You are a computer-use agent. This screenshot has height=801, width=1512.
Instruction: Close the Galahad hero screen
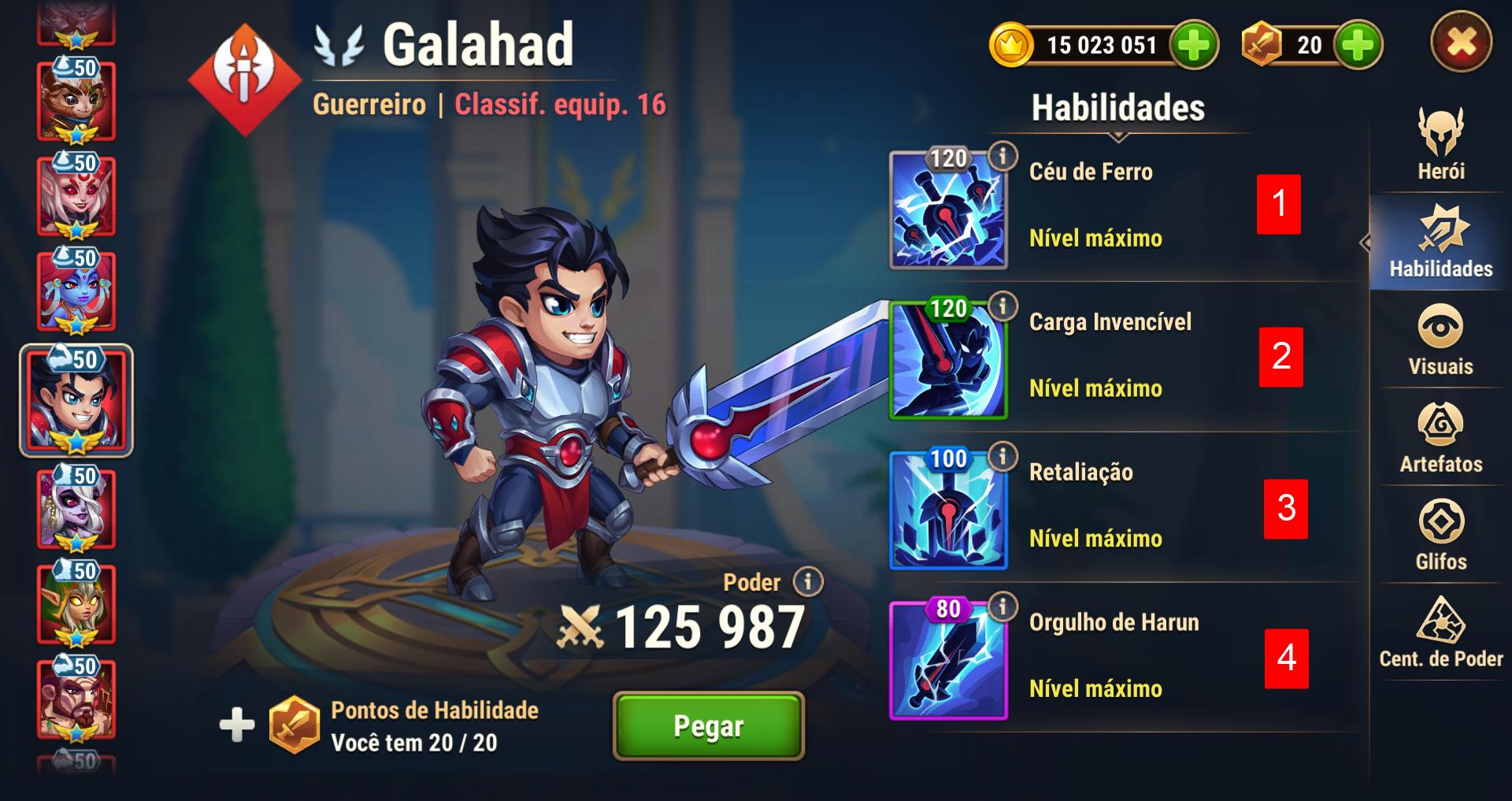click(x=1461, y=43)
